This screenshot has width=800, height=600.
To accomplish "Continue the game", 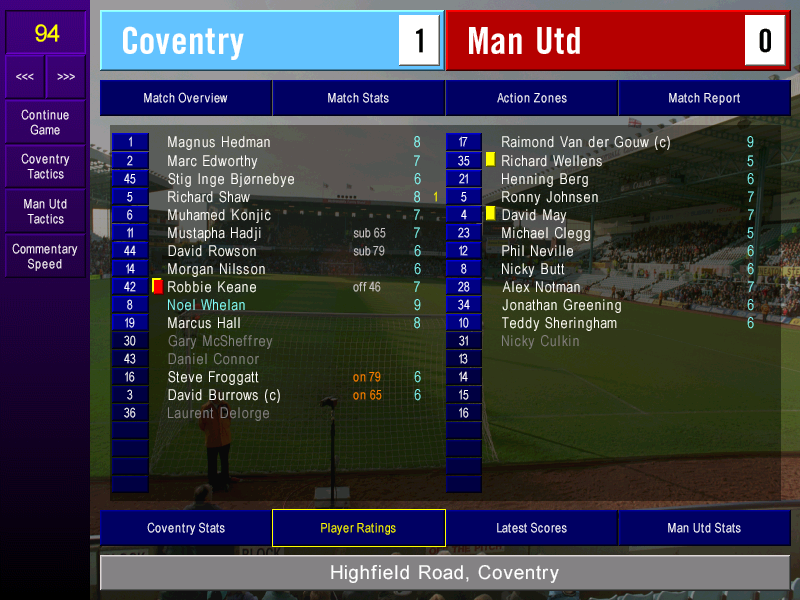I will (x=45, y=123).
